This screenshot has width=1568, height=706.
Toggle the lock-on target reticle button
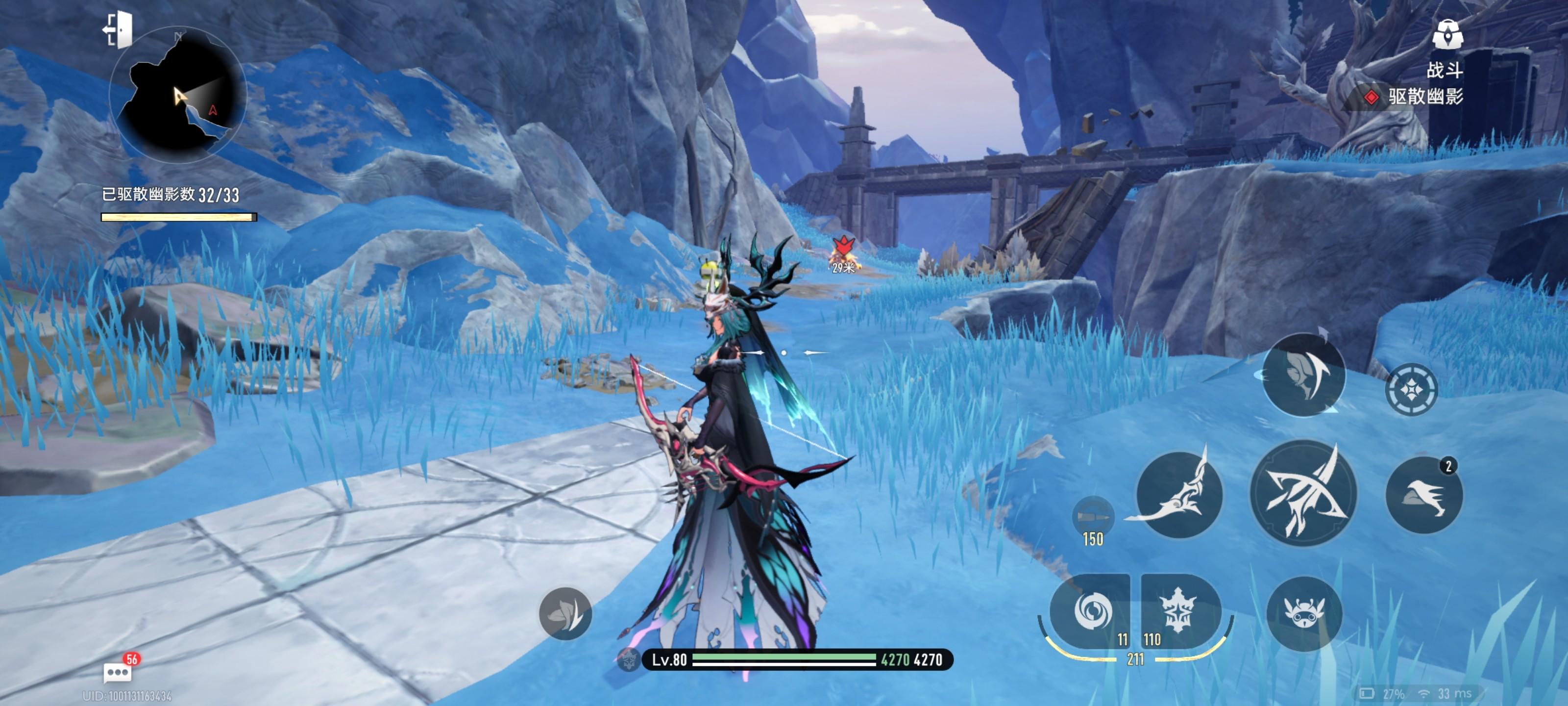tap(1411, 389)
